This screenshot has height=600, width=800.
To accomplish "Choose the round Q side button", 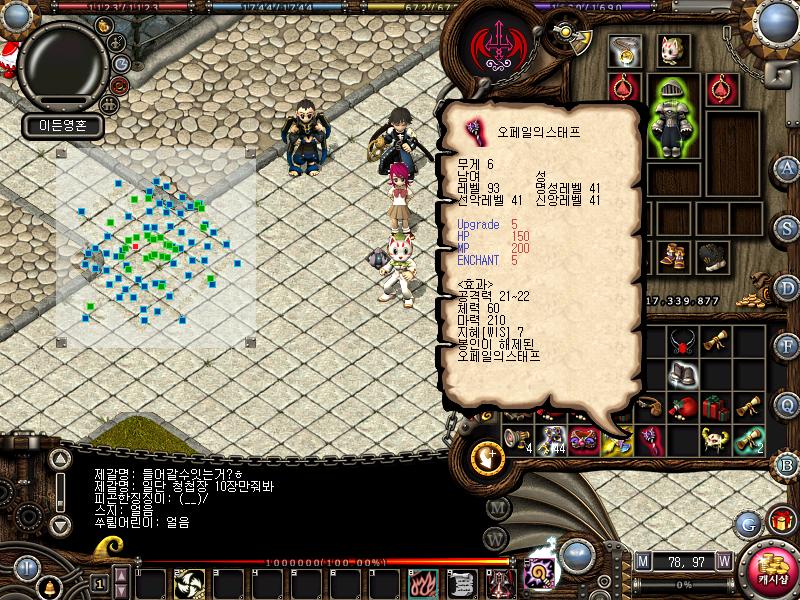I will (788, 405).
